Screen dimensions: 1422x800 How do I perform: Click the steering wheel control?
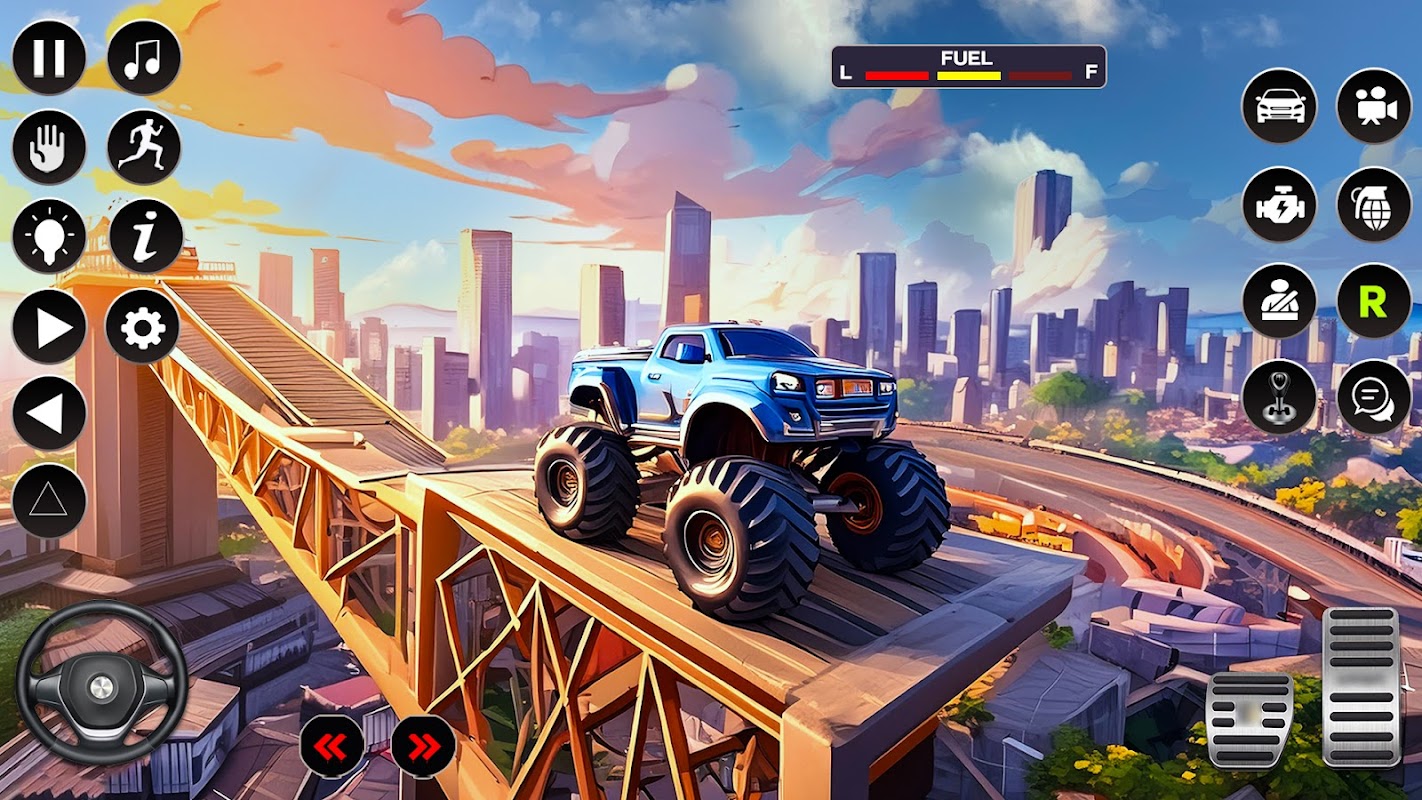coord(101,685)
